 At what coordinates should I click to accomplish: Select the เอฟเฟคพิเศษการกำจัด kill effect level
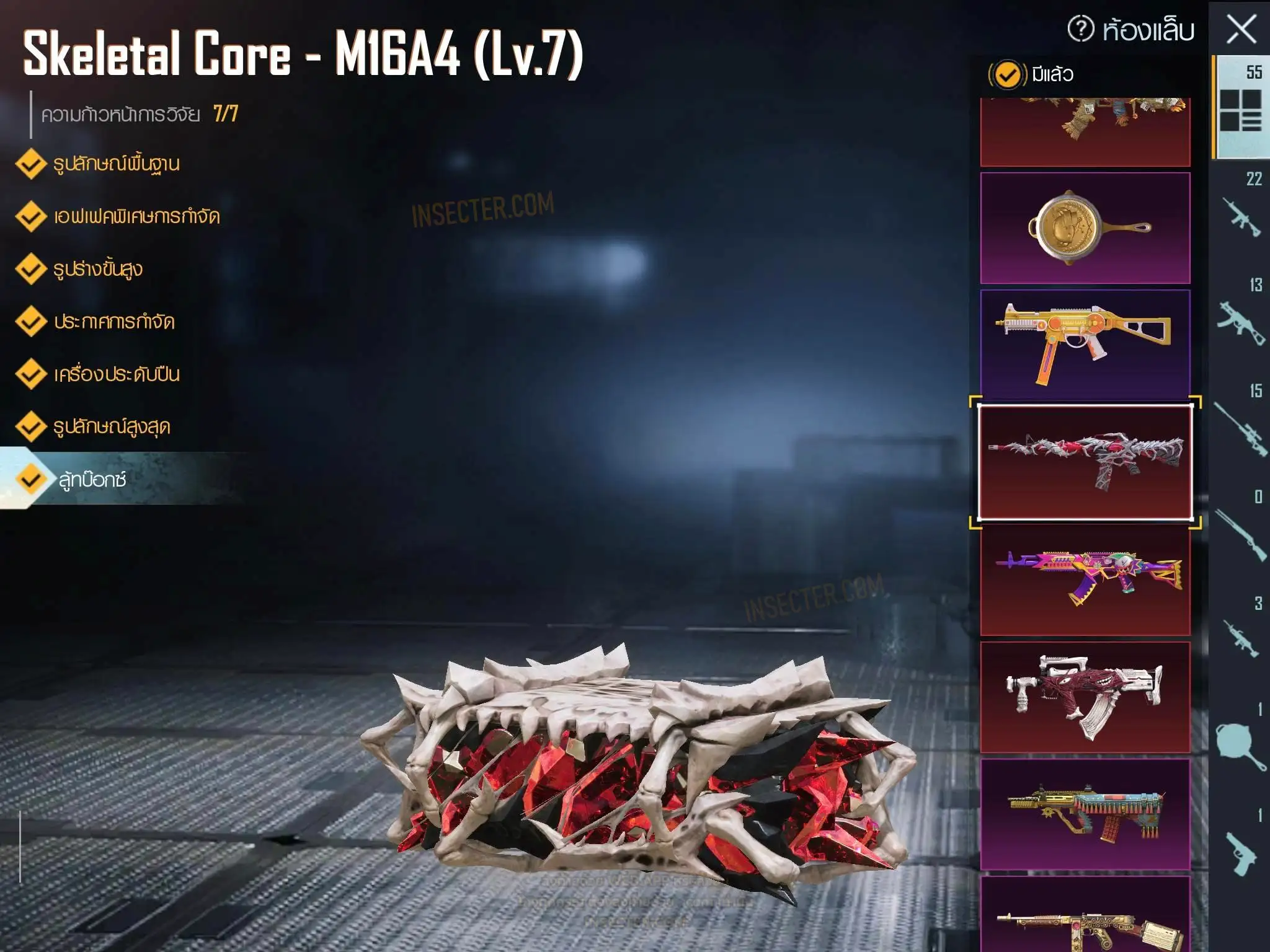coord(136,217)
